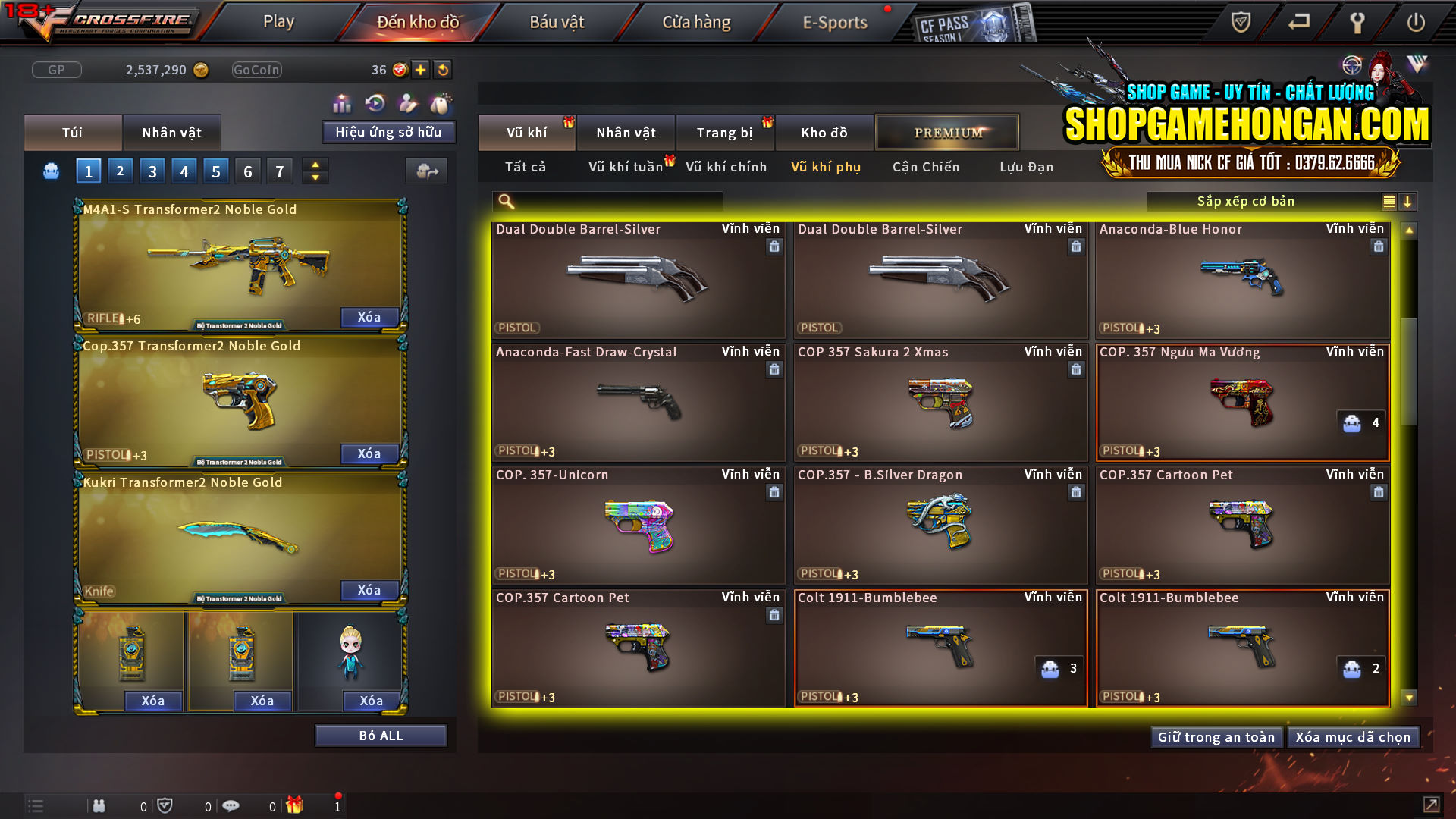Image resolution: width=1456 pixels, height=819 pixels.
Task: Click the descending sort arrow near top right
Action: coord(1408,202)
